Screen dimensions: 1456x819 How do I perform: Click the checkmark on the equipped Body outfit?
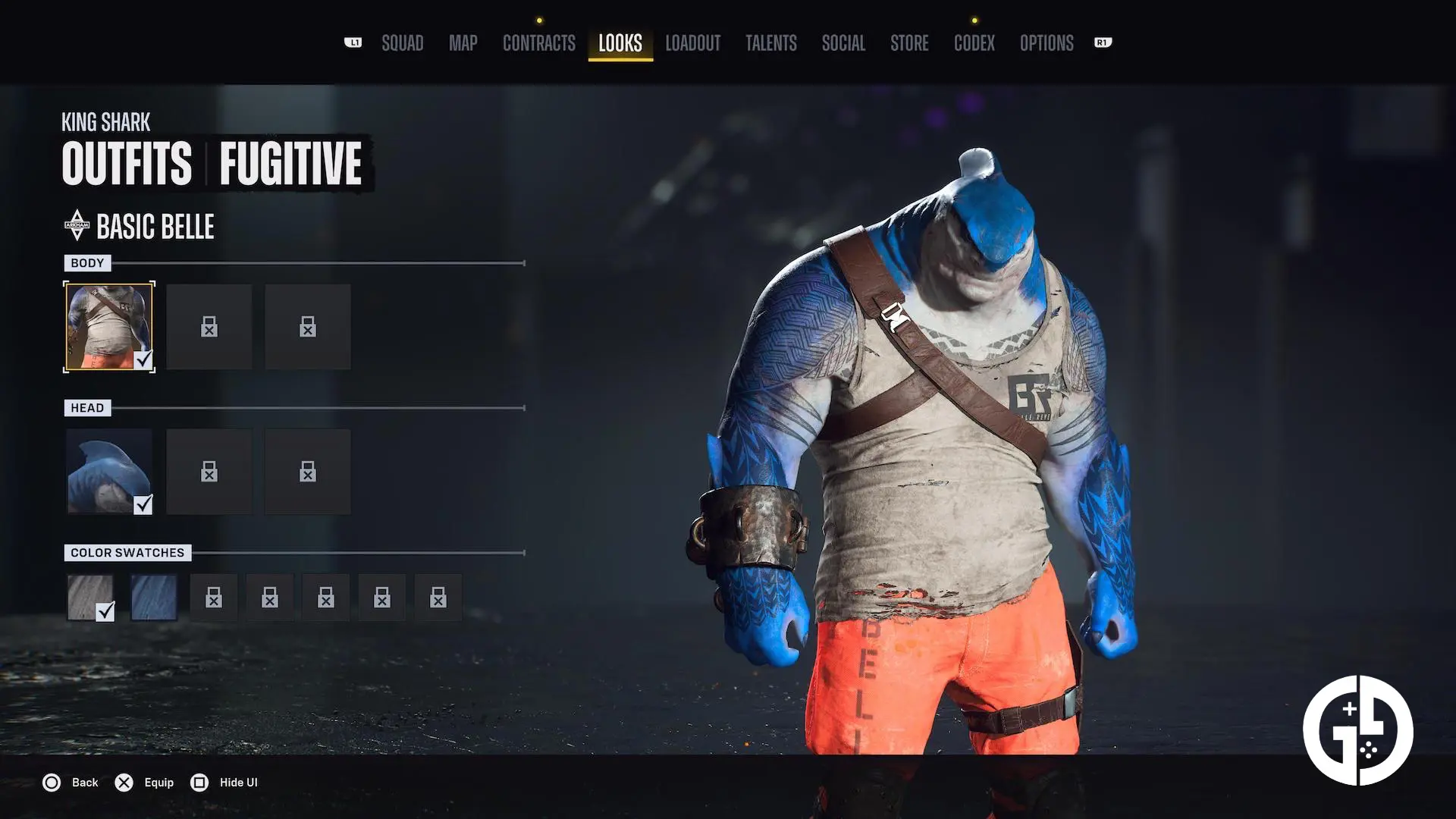144,361
